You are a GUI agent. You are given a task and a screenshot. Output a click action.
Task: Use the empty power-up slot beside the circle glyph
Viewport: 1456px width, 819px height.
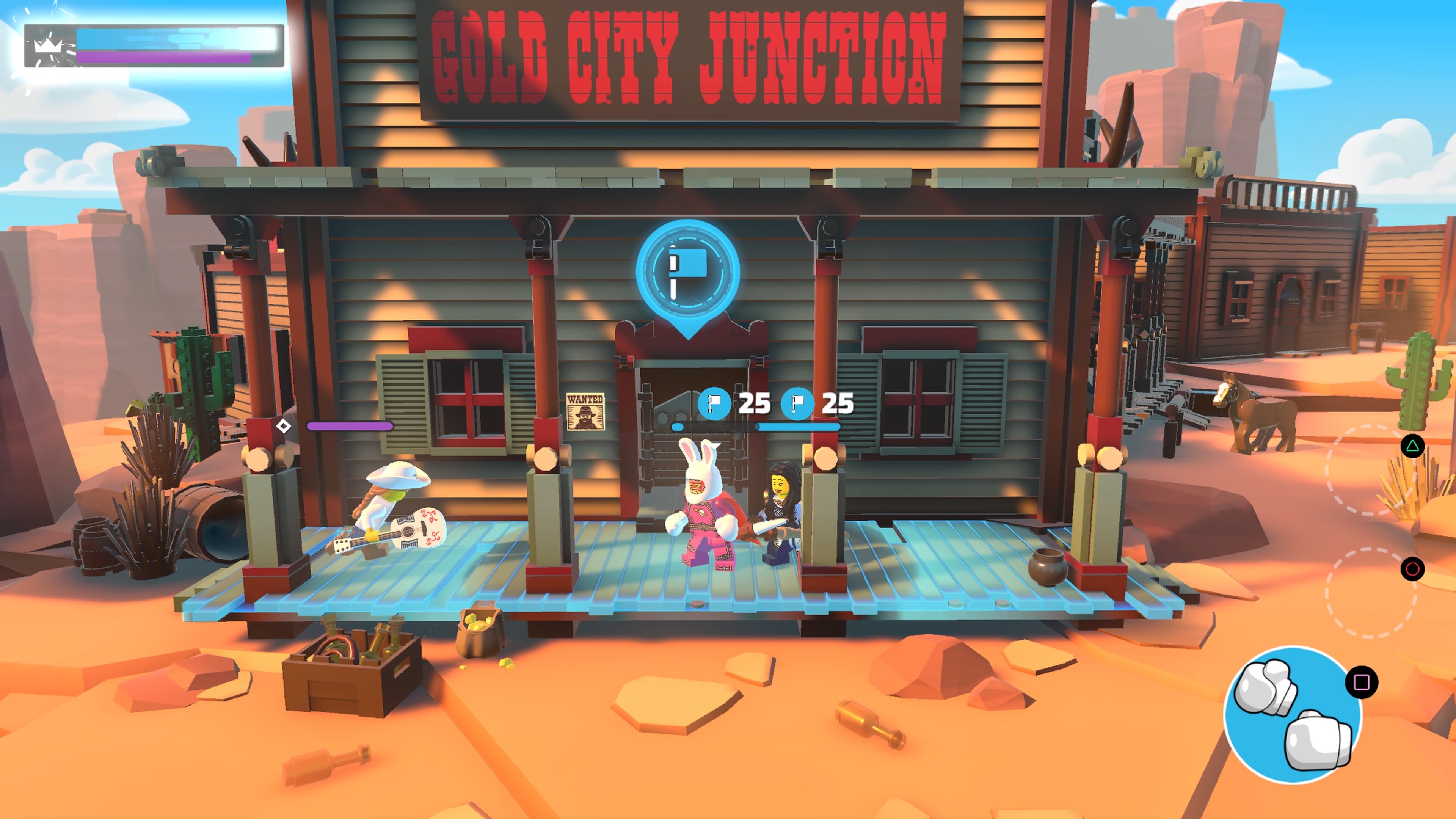pos(1370,592)
